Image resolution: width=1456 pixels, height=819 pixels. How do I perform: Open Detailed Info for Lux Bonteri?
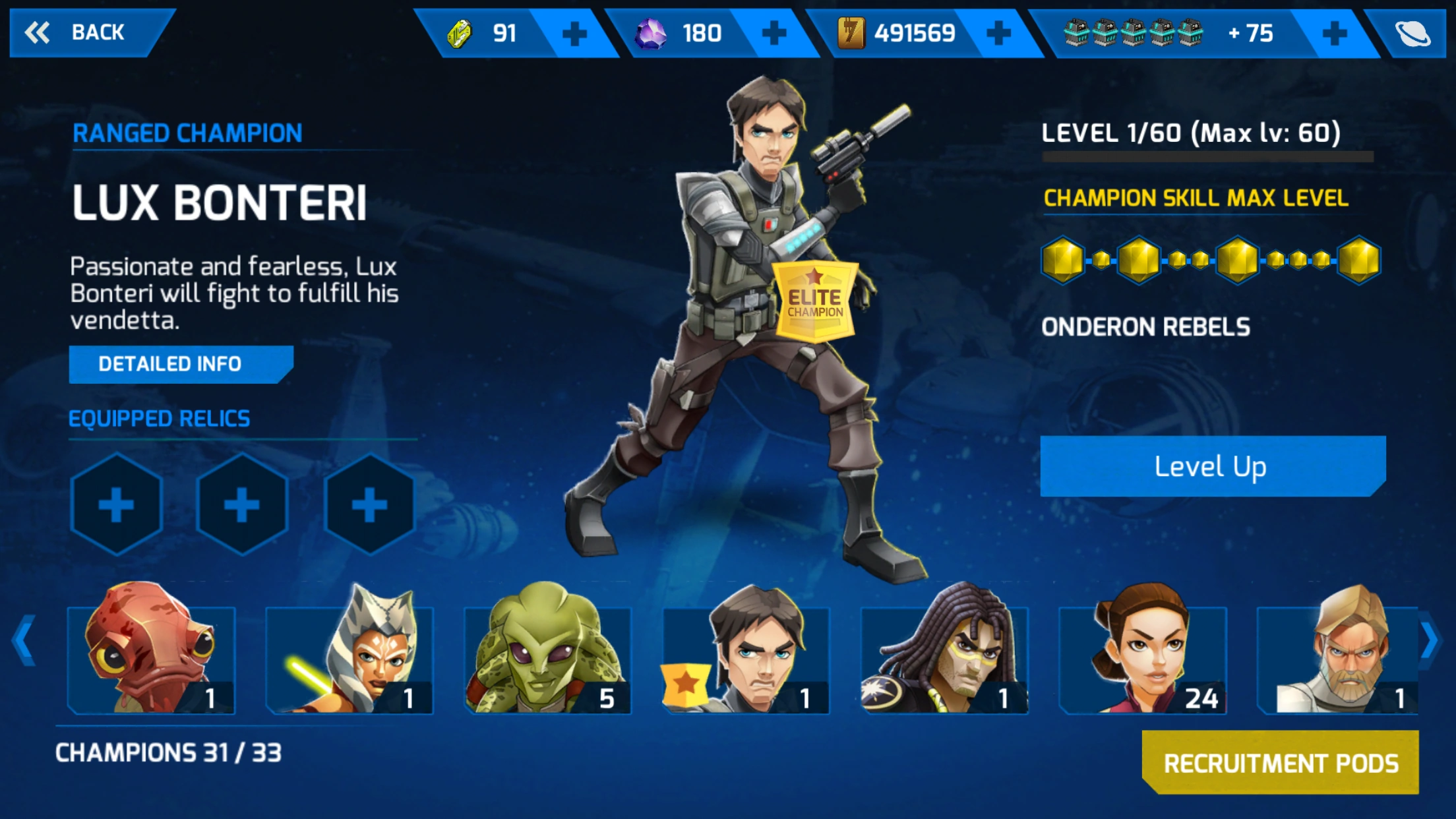[179, 364]
